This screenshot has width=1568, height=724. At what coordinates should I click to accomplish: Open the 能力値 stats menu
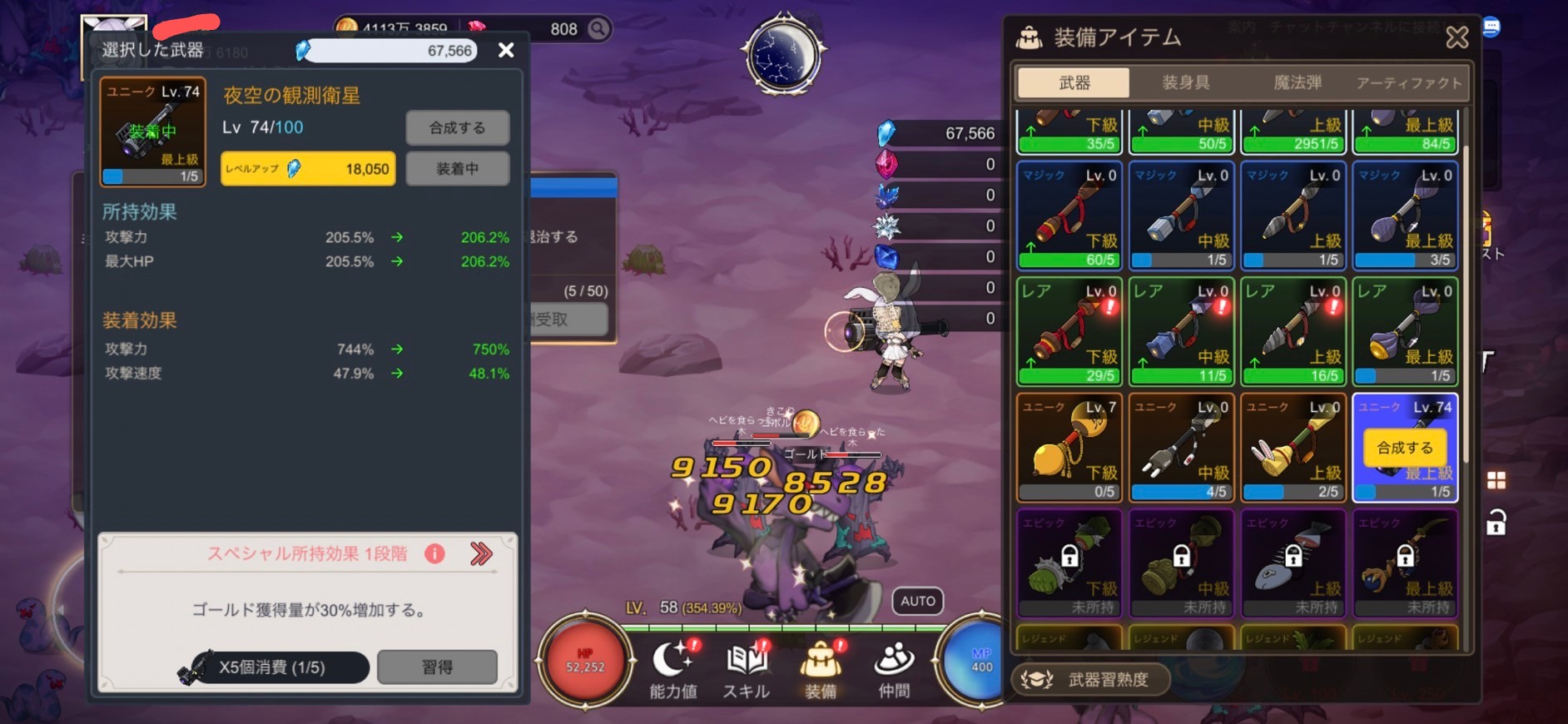point(673,670)
